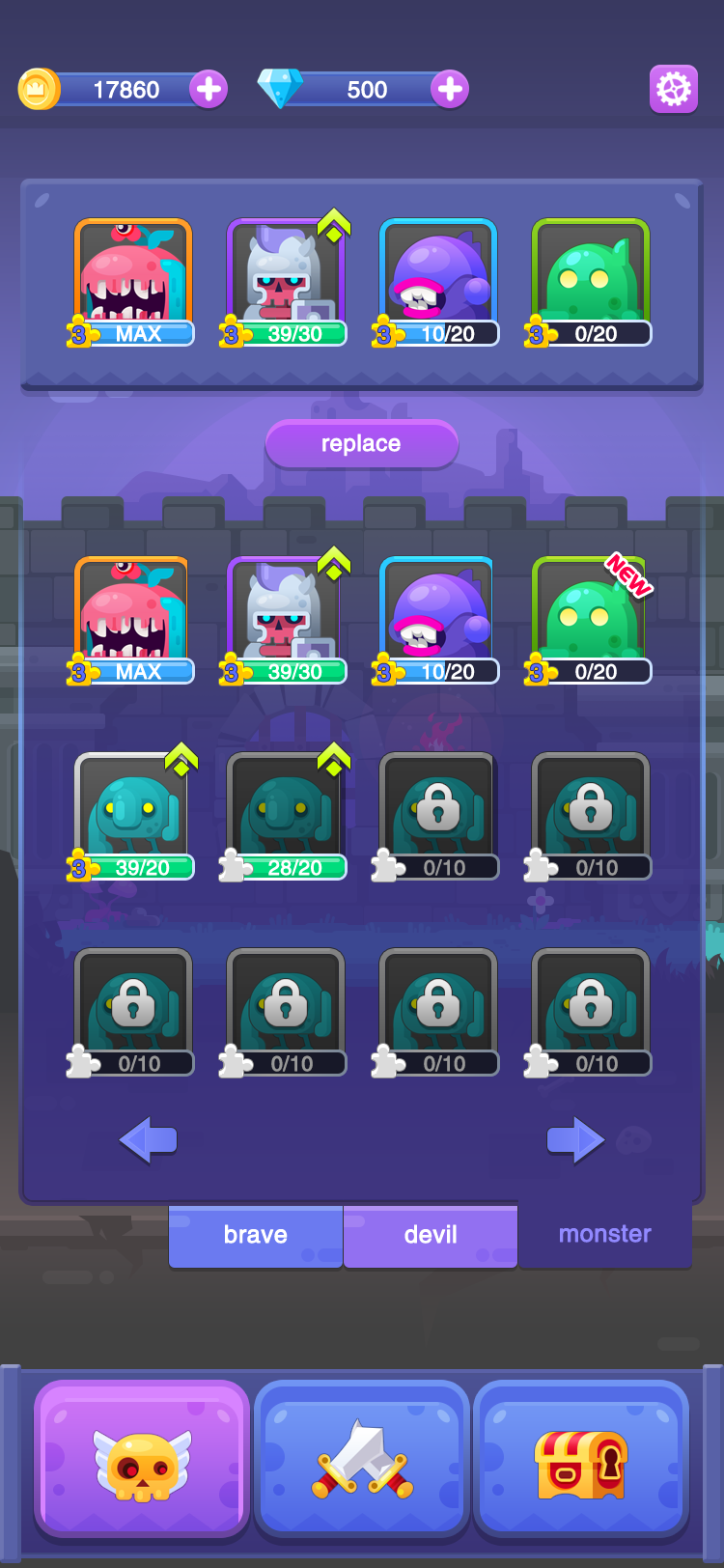724x1568 pixels.
Task: Select the green slime card marked NEW
Action: 590,620
